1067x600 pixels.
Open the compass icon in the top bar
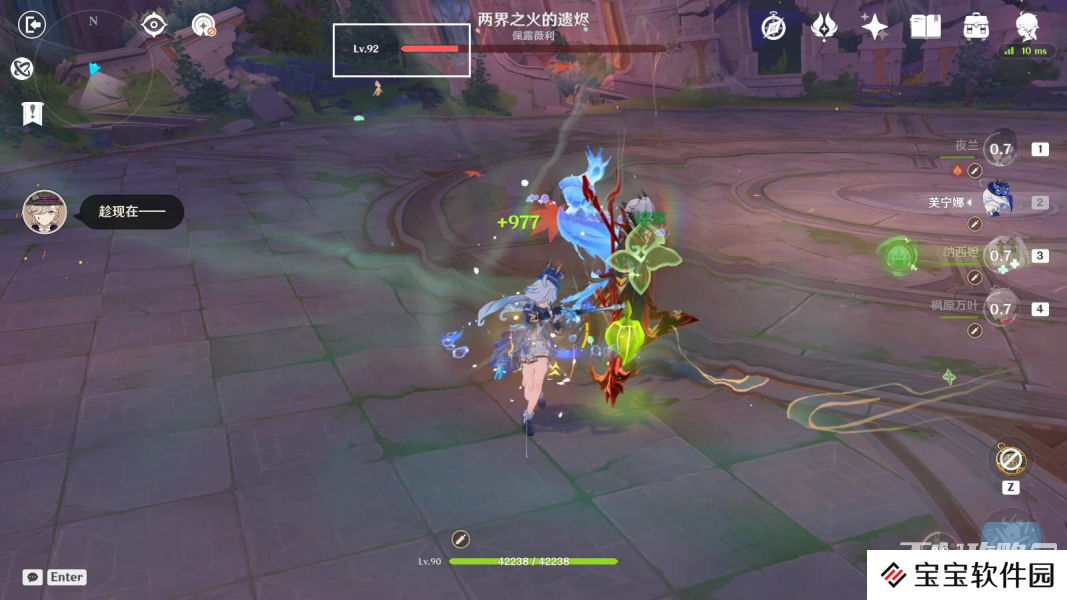click(773, 27)
